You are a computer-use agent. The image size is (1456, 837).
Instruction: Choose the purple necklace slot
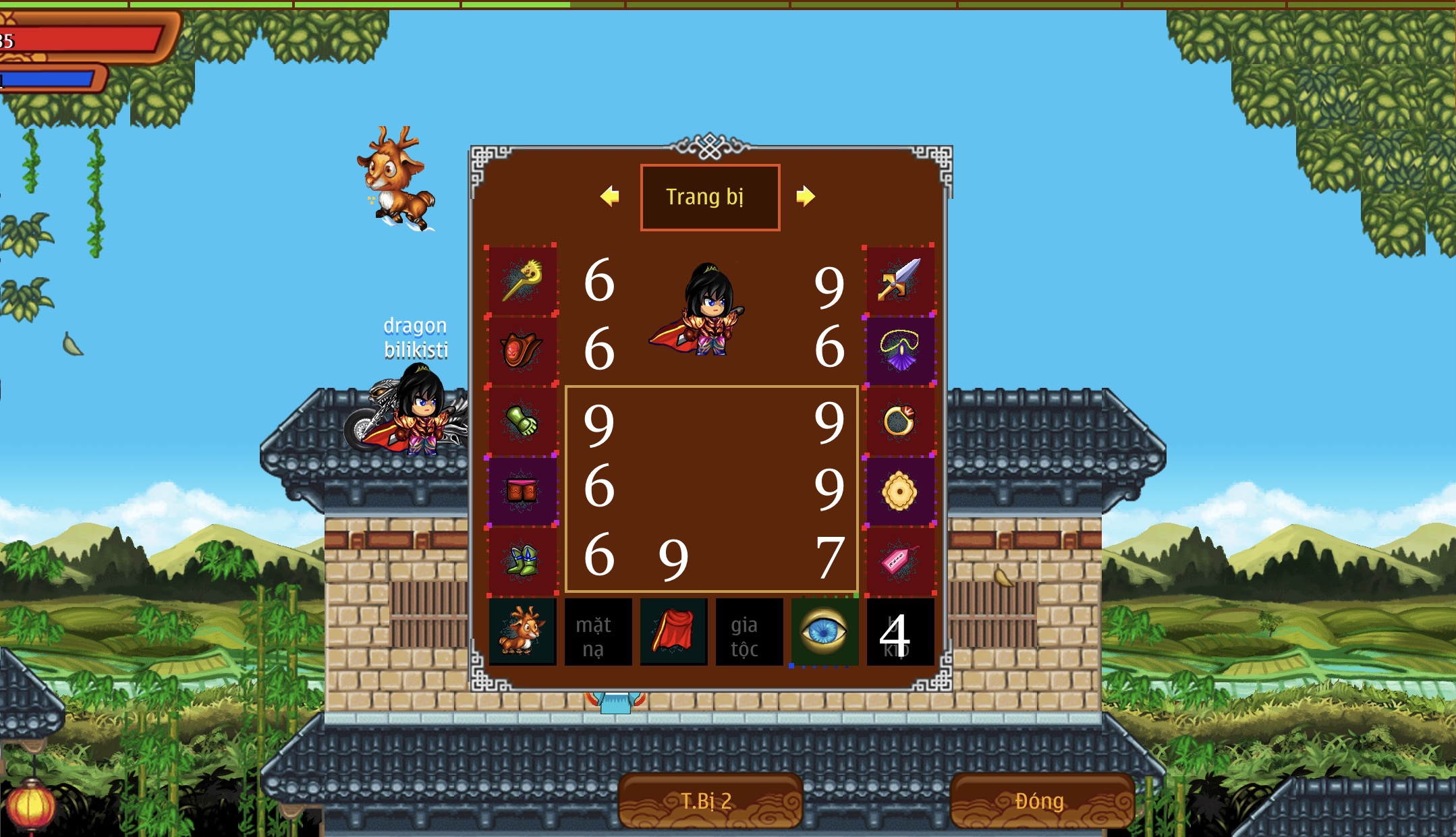(x=899, y=351)
